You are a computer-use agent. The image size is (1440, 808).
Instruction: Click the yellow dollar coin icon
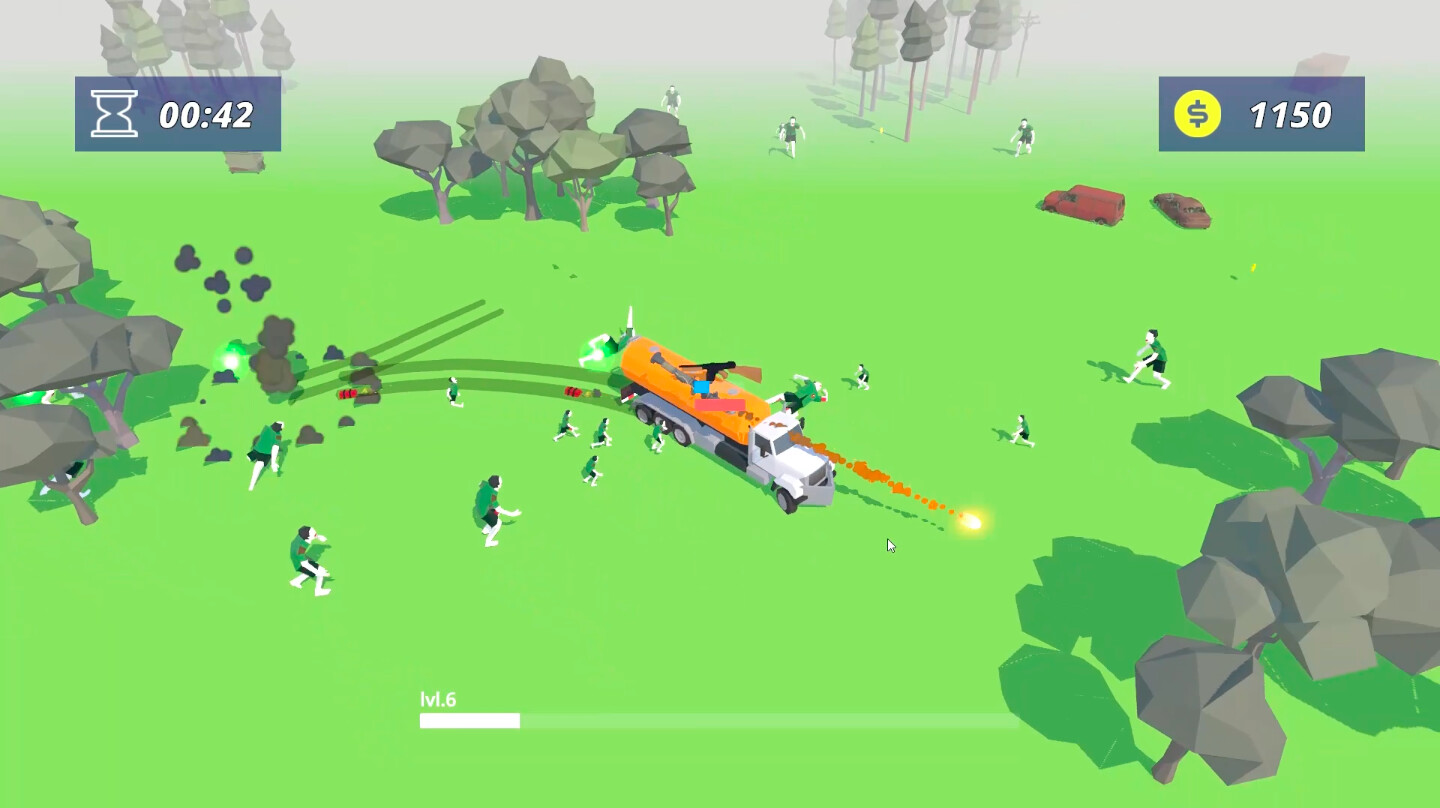click(1199, 114)
